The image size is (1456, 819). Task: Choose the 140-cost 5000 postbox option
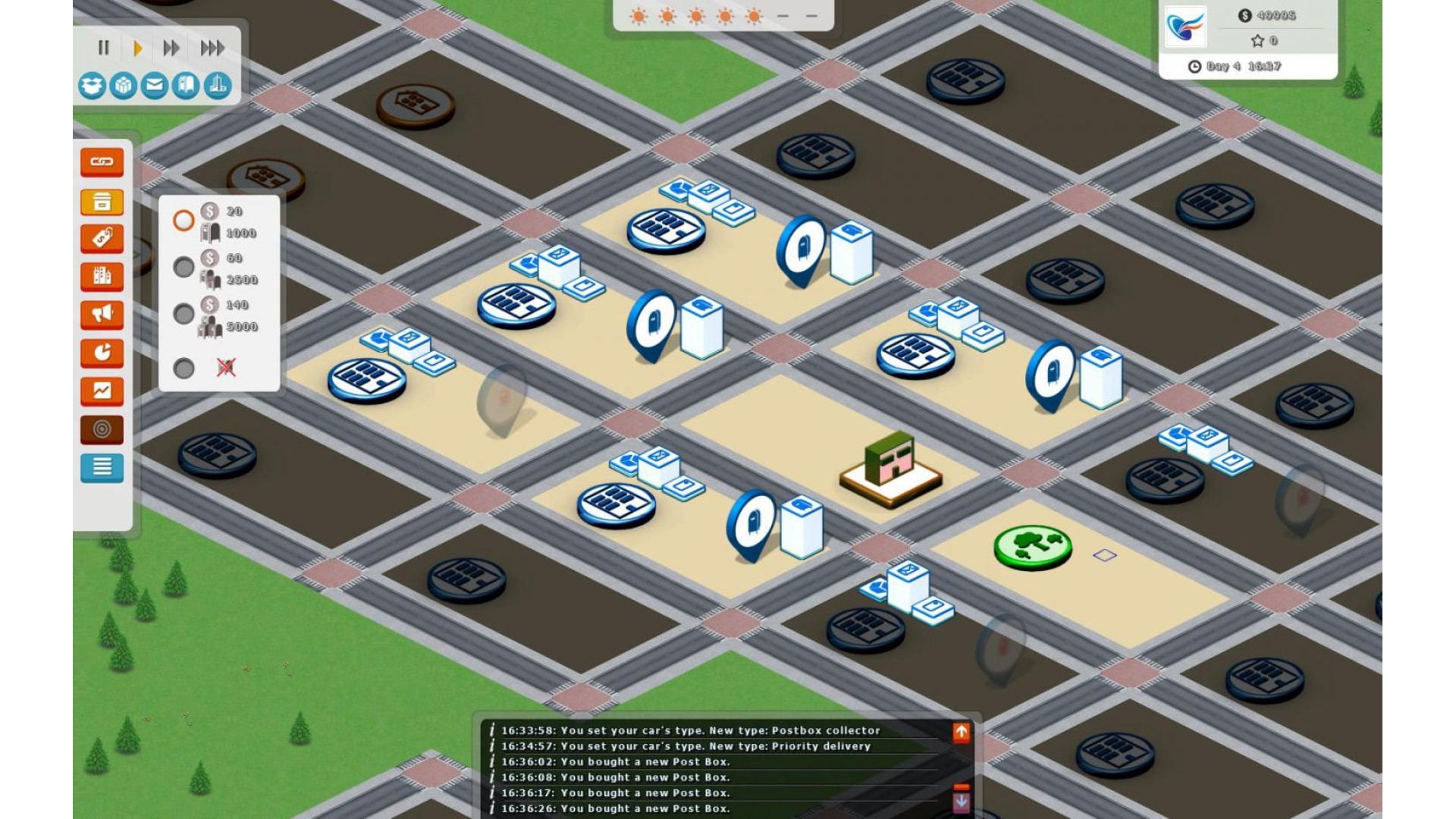point(184,314)
